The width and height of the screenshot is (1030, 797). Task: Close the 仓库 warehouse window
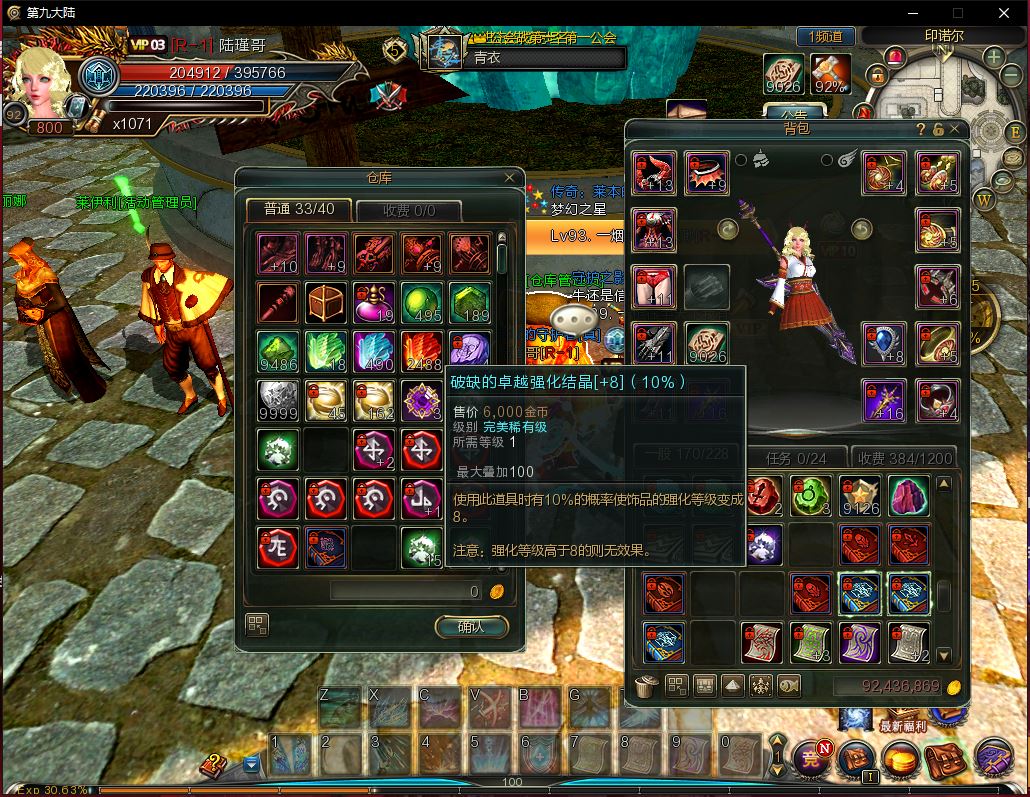[510, 178]
